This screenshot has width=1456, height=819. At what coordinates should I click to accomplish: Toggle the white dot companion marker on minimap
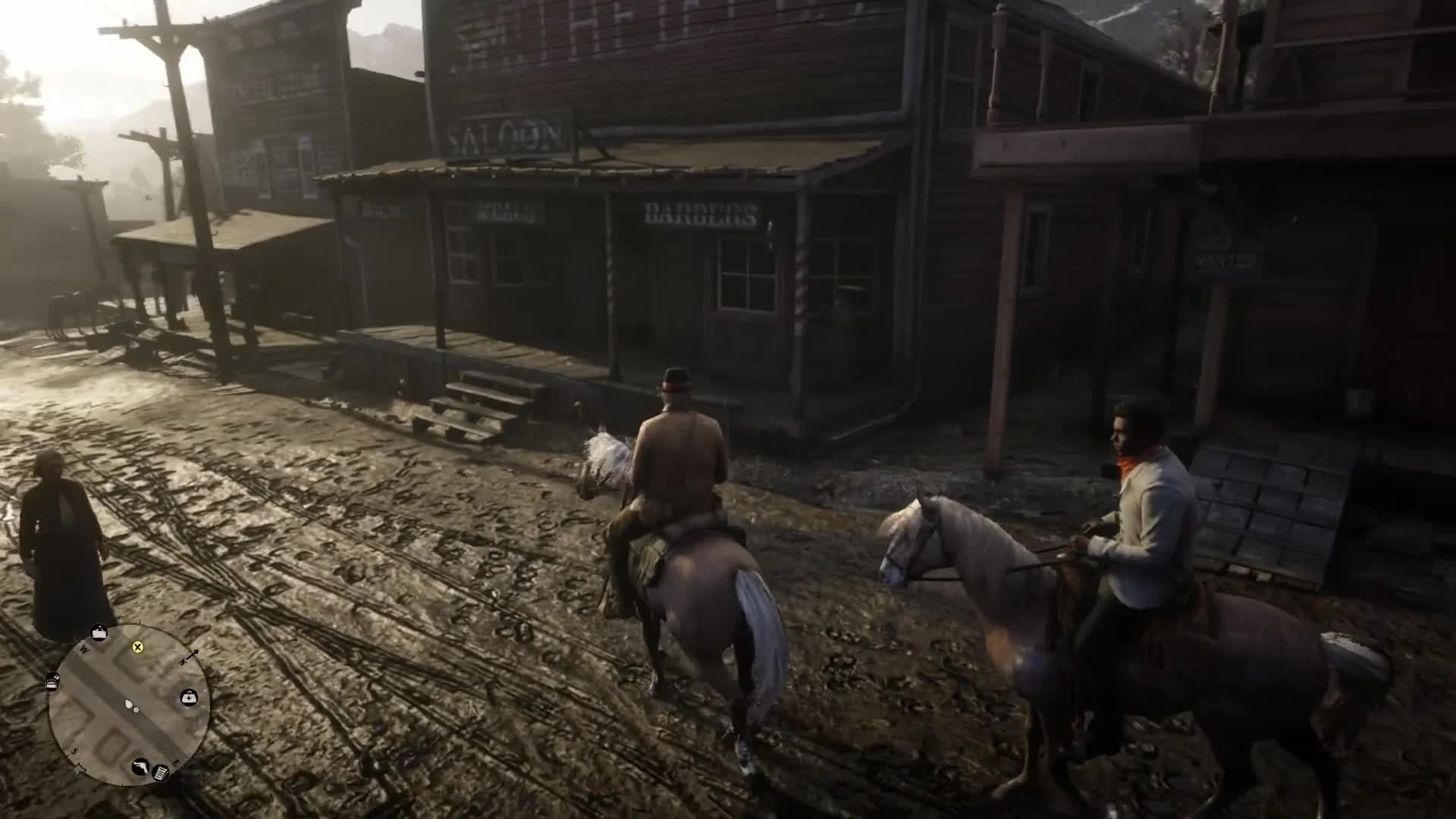pyautogui.click(x=136, y=708)
